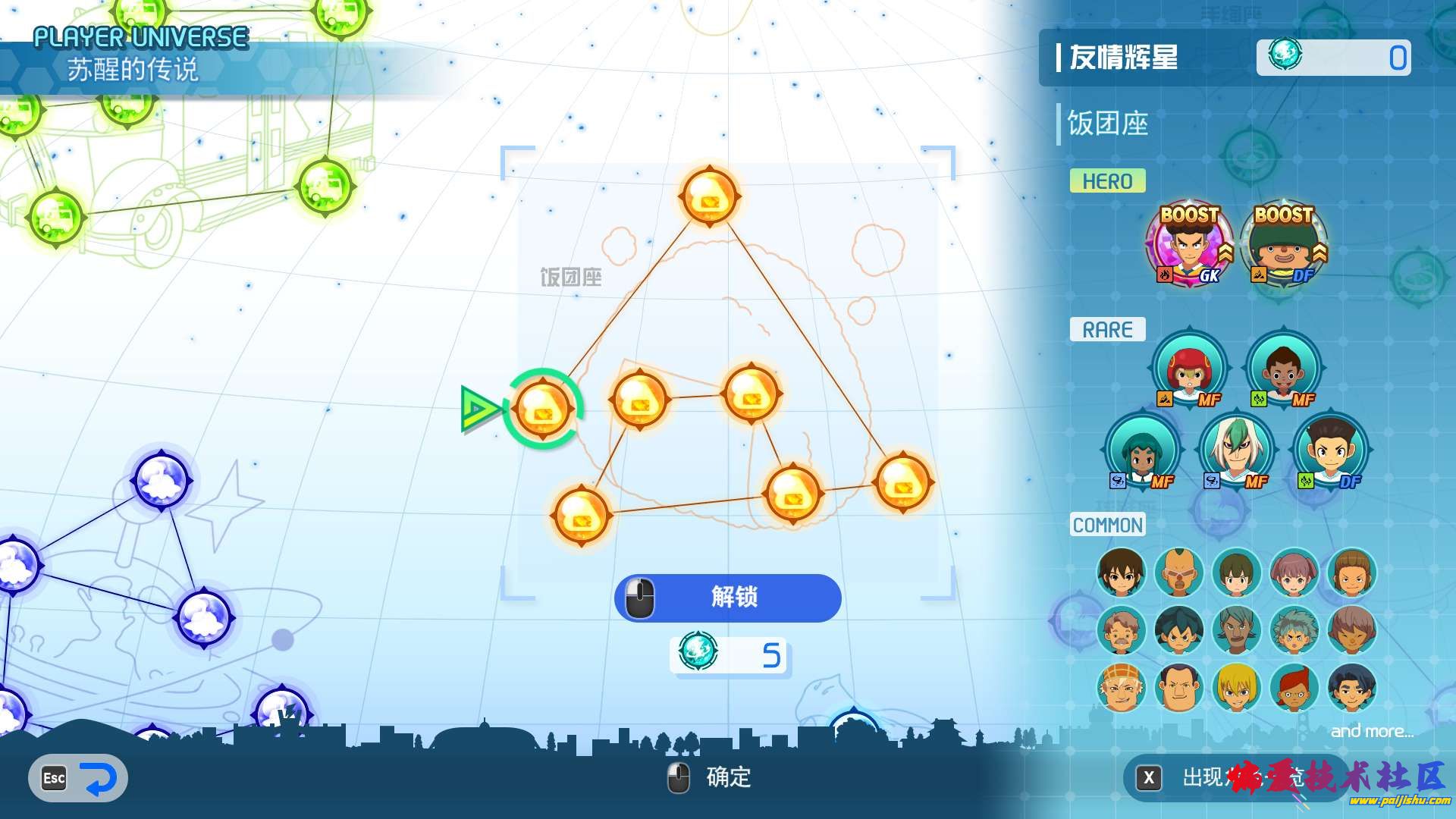
Task: Click the bottom-left star node of the rice ball constellation
Action: click(x=580, y=516)
